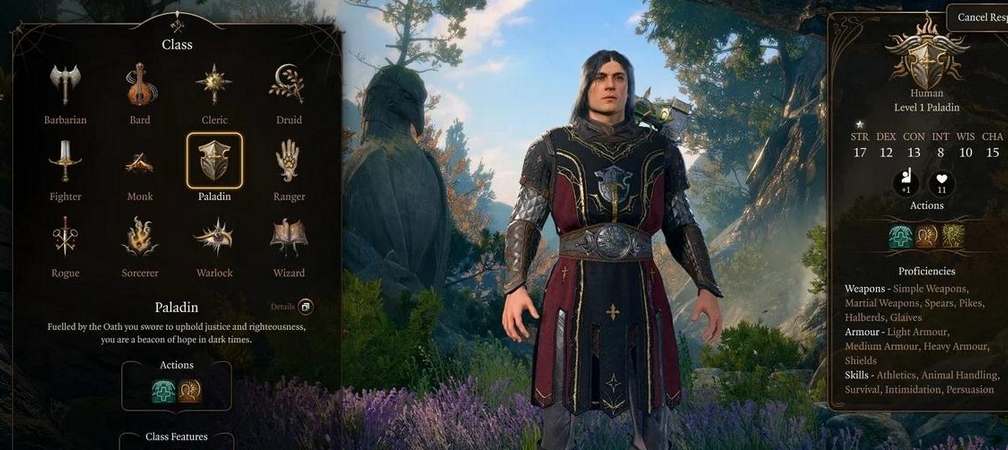The image size is (1008, 450).
Task: Choose the Wizard class
Action: [288, 238]
